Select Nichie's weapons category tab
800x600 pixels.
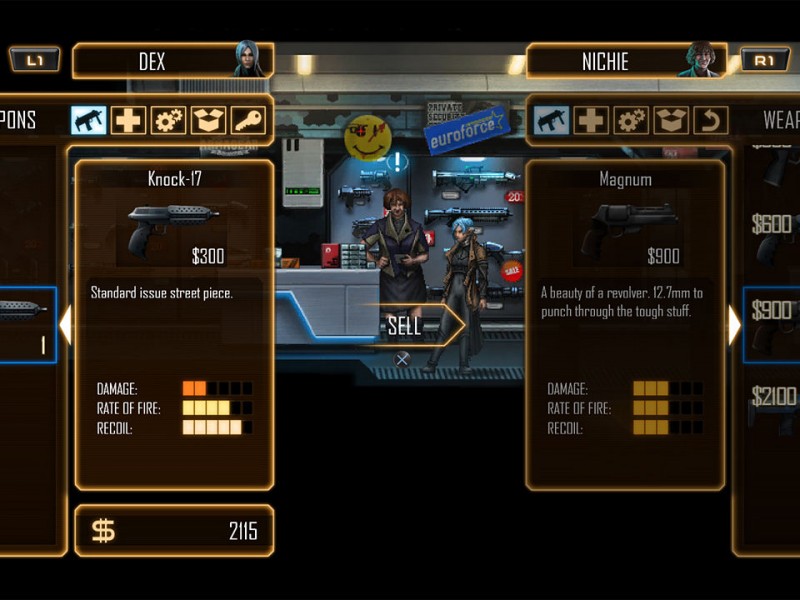(551, 120)
